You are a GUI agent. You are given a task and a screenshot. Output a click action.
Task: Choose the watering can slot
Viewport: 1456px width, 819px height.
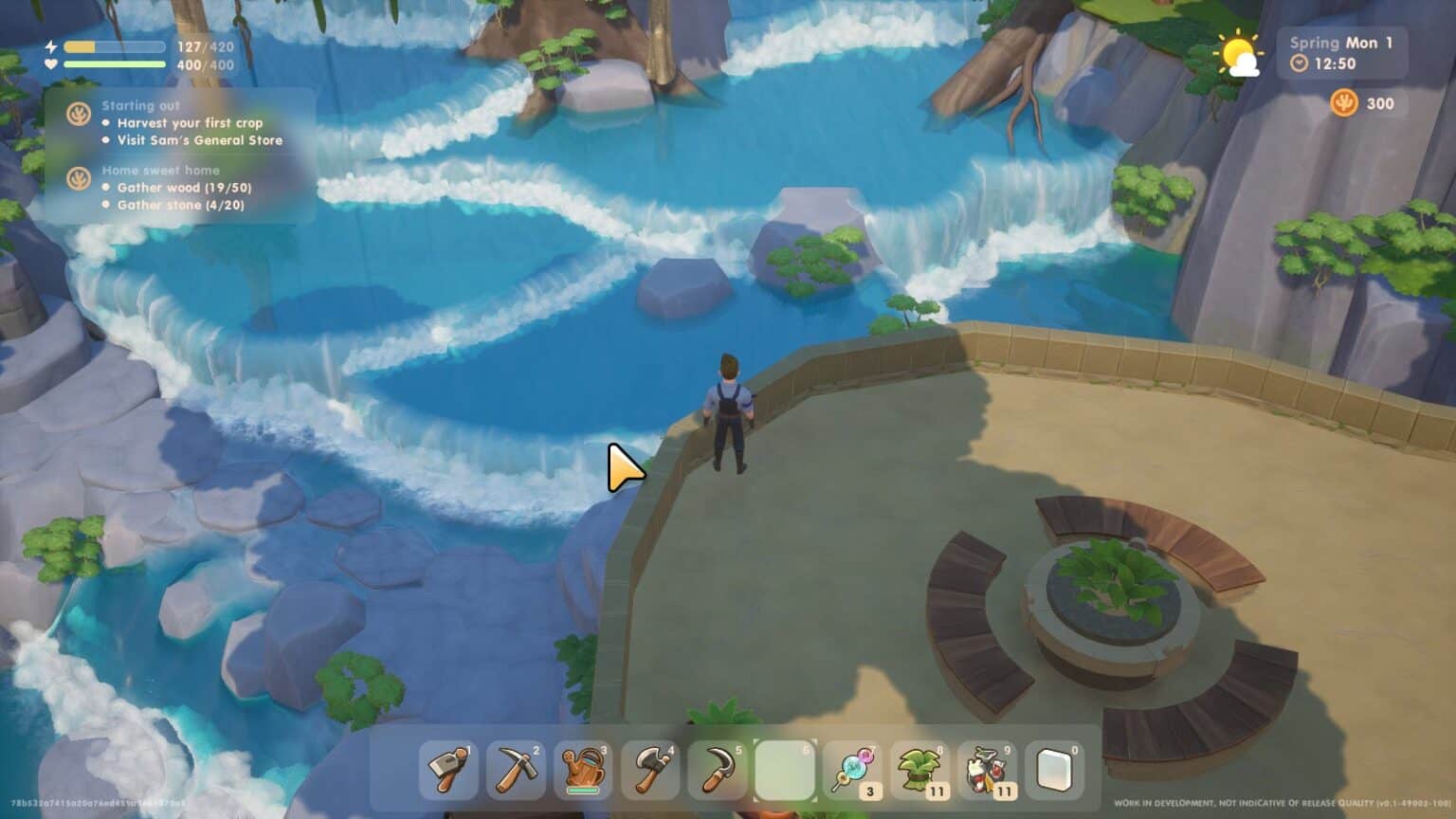pos(583,769)
